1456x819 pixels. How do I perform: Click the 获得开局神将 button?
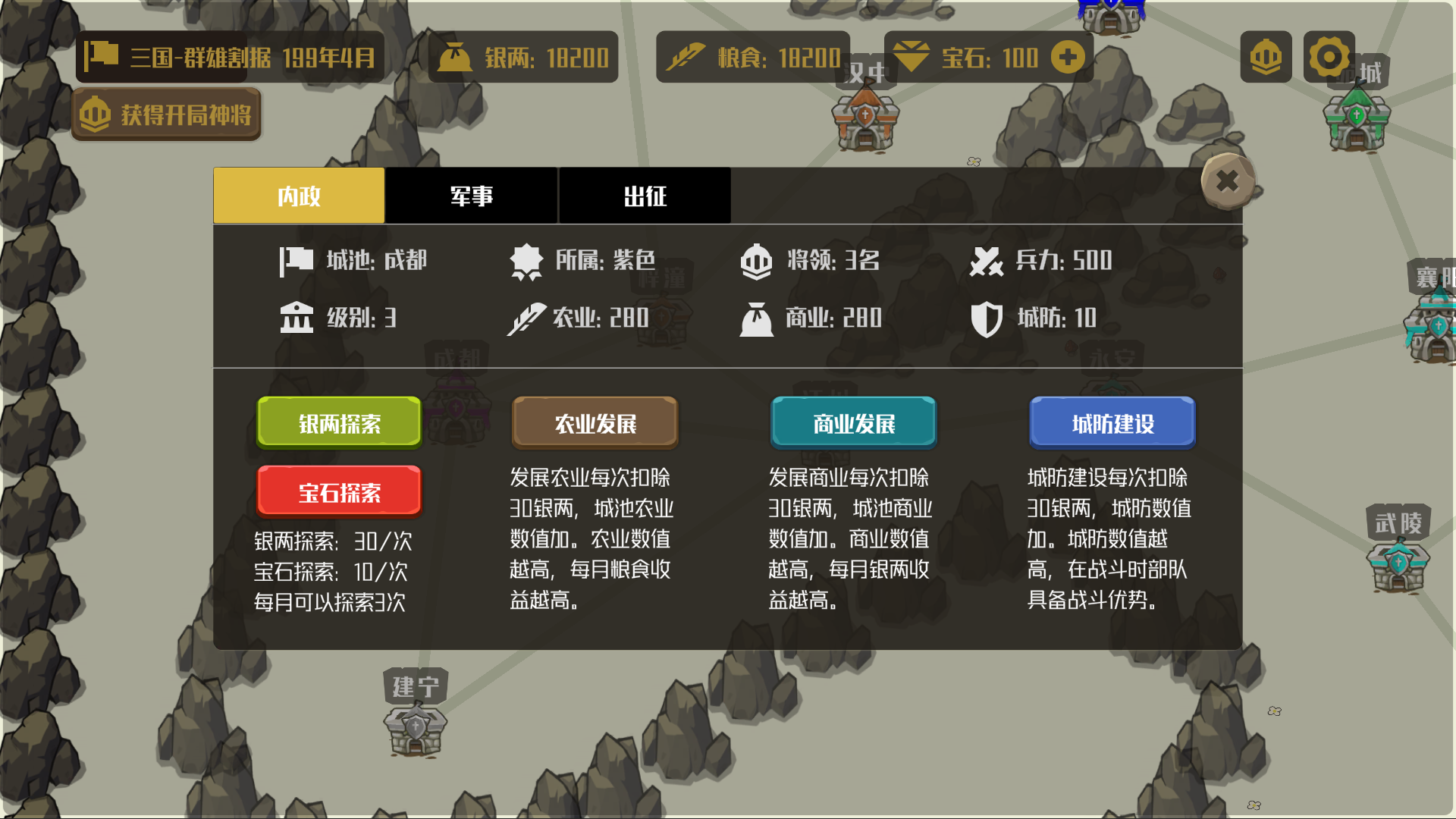165,115
